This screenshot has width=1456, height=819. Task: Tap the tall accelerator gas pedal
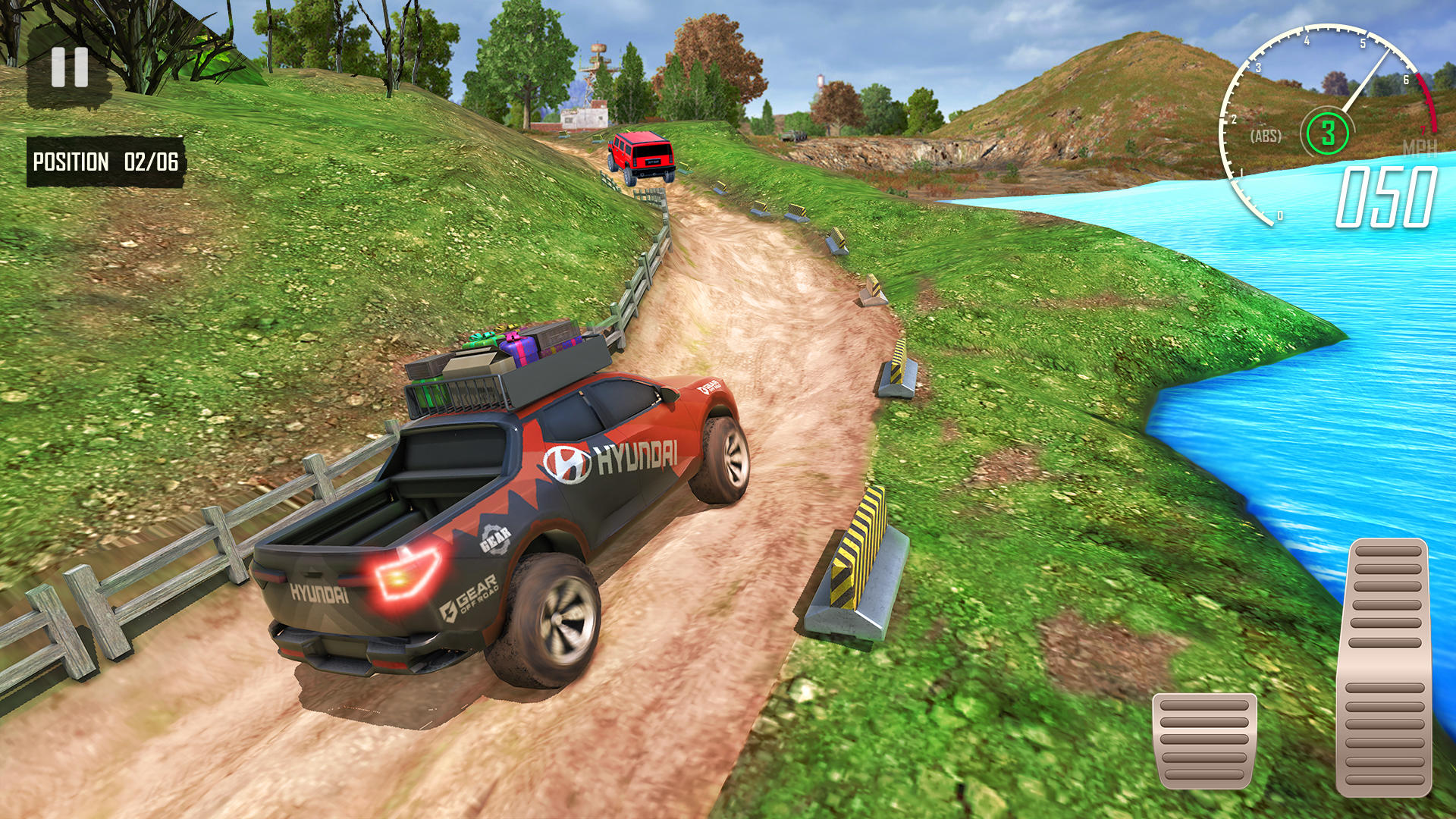(1385, 667)
